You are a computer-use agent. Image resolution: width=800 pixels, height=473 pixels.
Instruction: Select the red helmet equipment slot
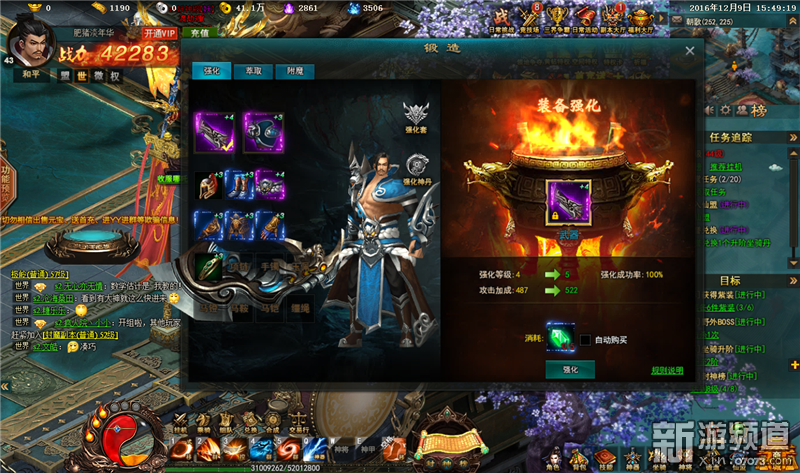[209, 183]
